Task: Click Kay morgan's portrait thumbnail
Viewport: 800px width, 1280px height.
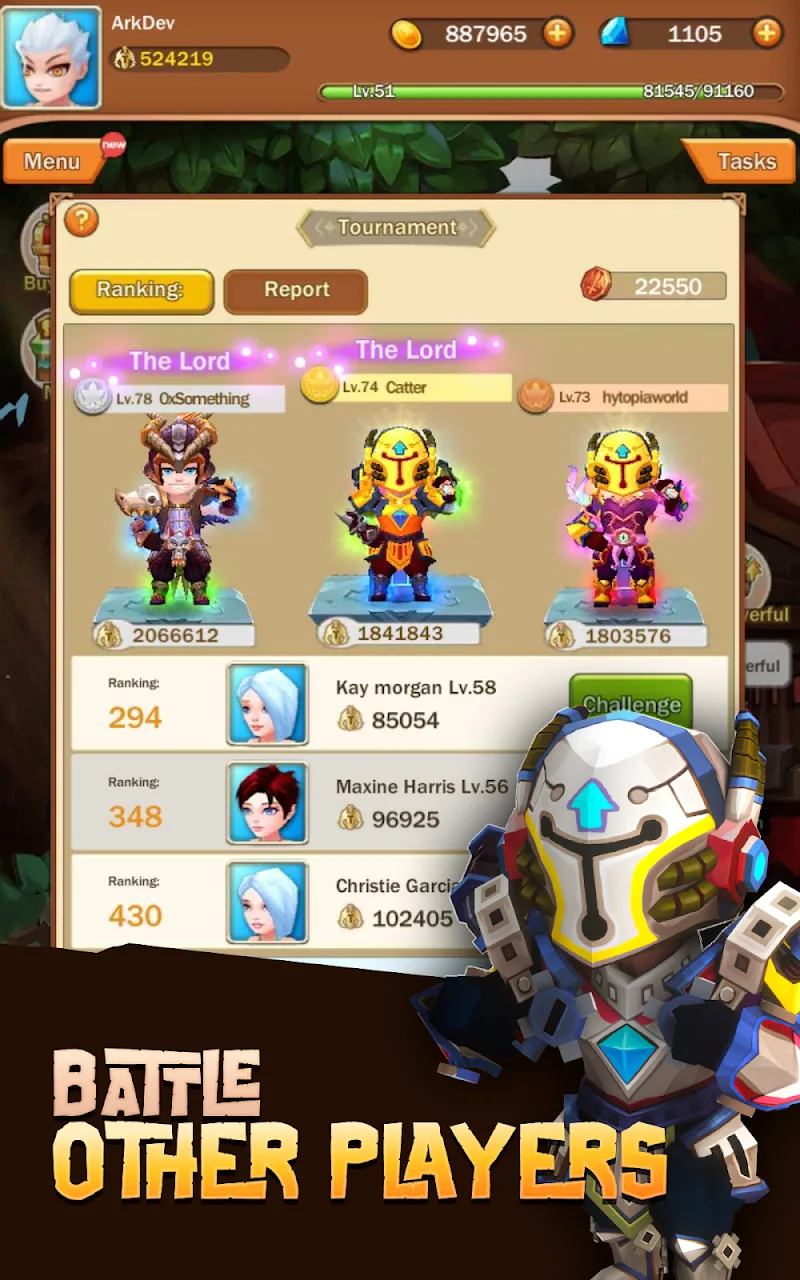Action: 267,704
